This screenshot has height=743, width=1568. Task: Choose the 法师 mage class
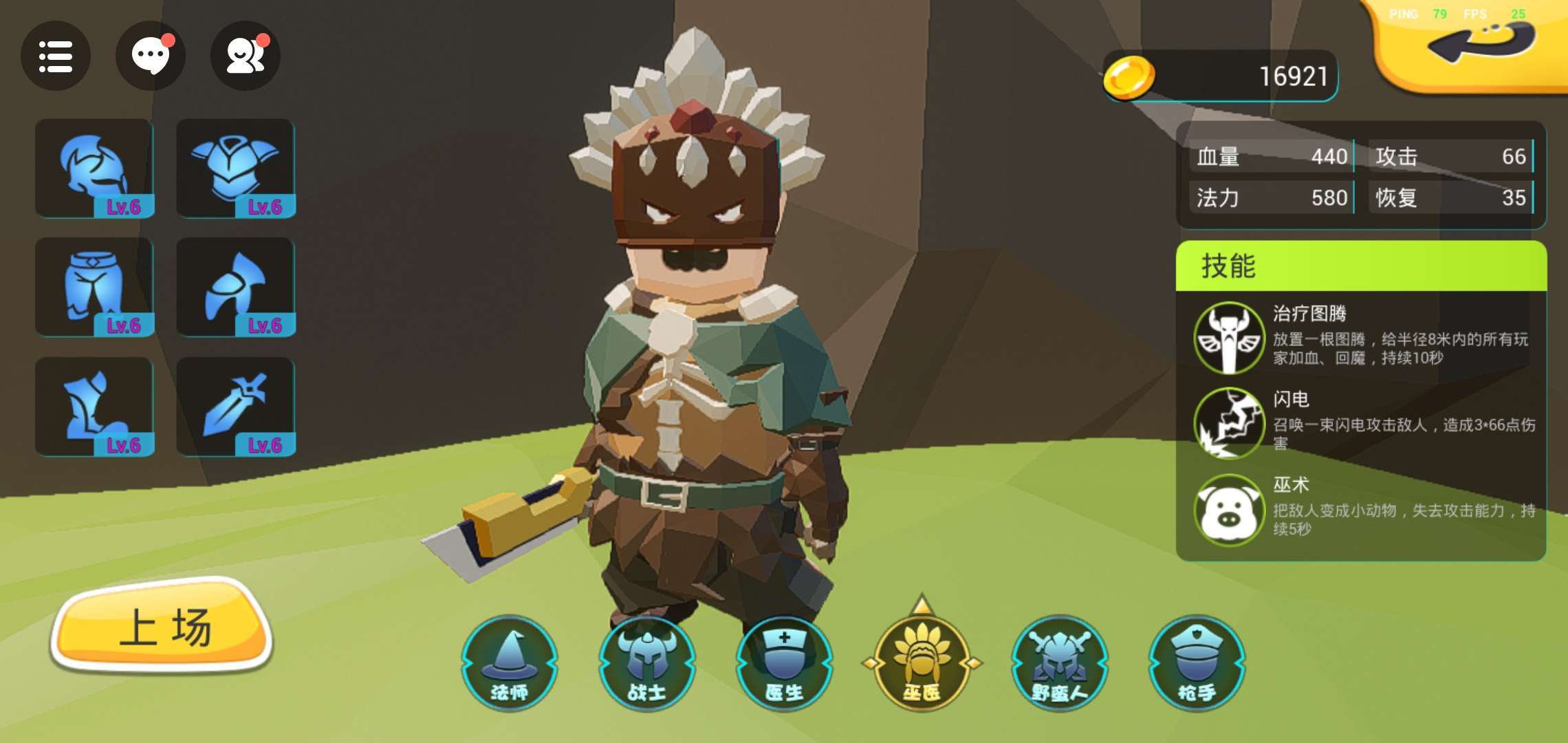(x=510, y=663)
